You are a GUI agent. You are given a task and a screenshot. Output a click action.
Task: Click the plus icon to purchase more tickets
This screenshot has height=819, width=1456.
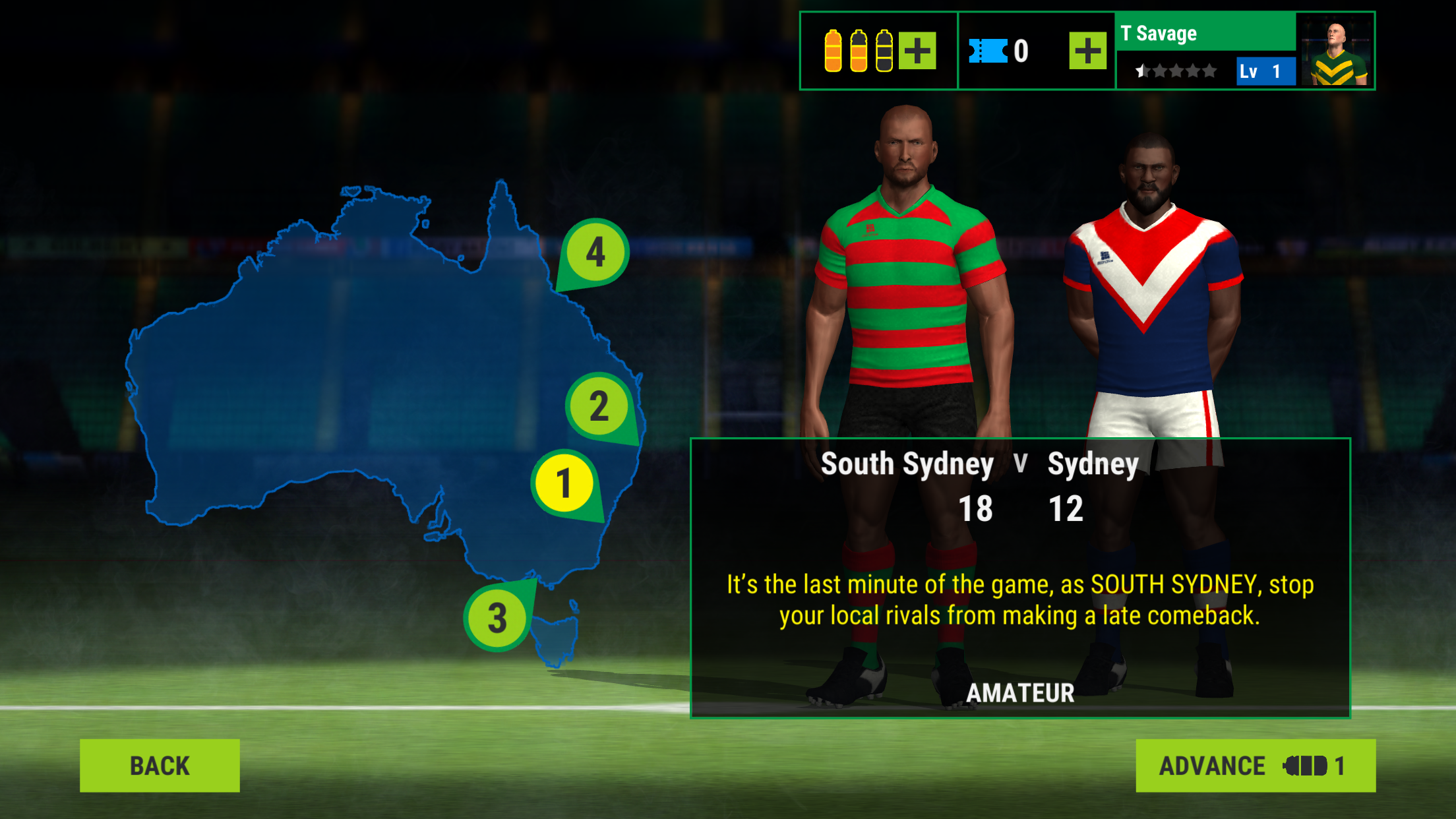1088,49
